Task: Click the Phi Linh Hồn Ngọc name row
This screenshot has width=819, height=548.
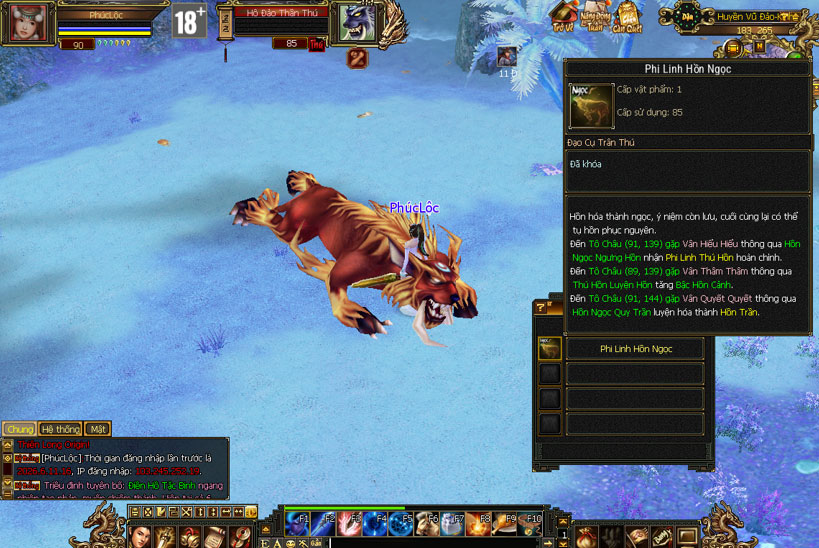Action: (x=635, y=349)
